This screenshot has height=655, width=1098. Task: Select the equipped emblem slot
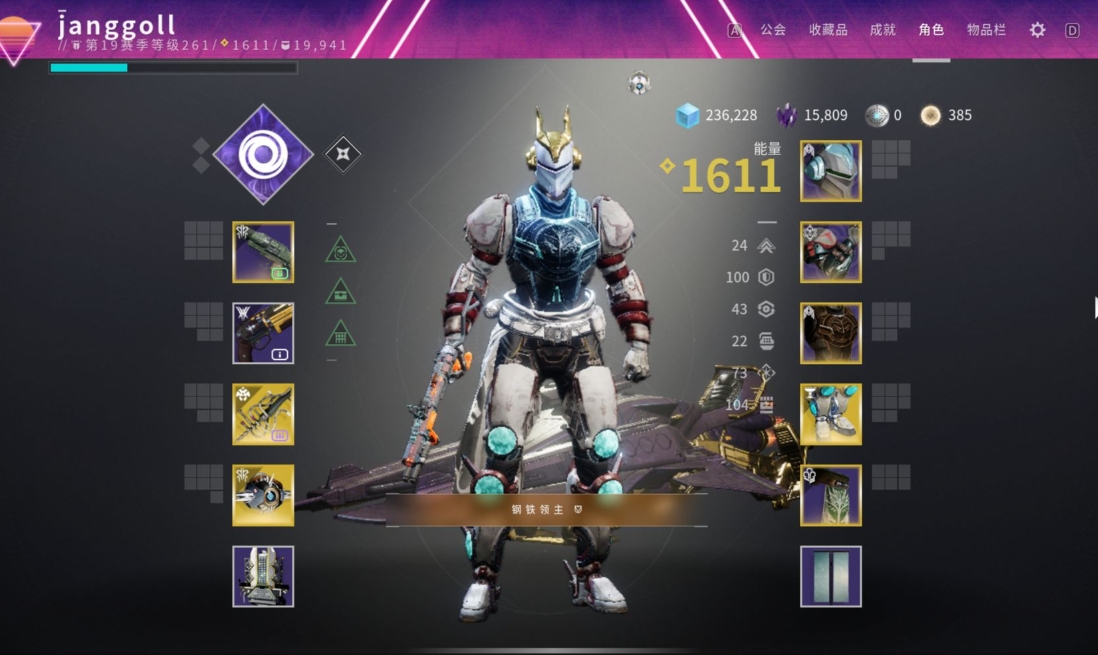point(831,576)
